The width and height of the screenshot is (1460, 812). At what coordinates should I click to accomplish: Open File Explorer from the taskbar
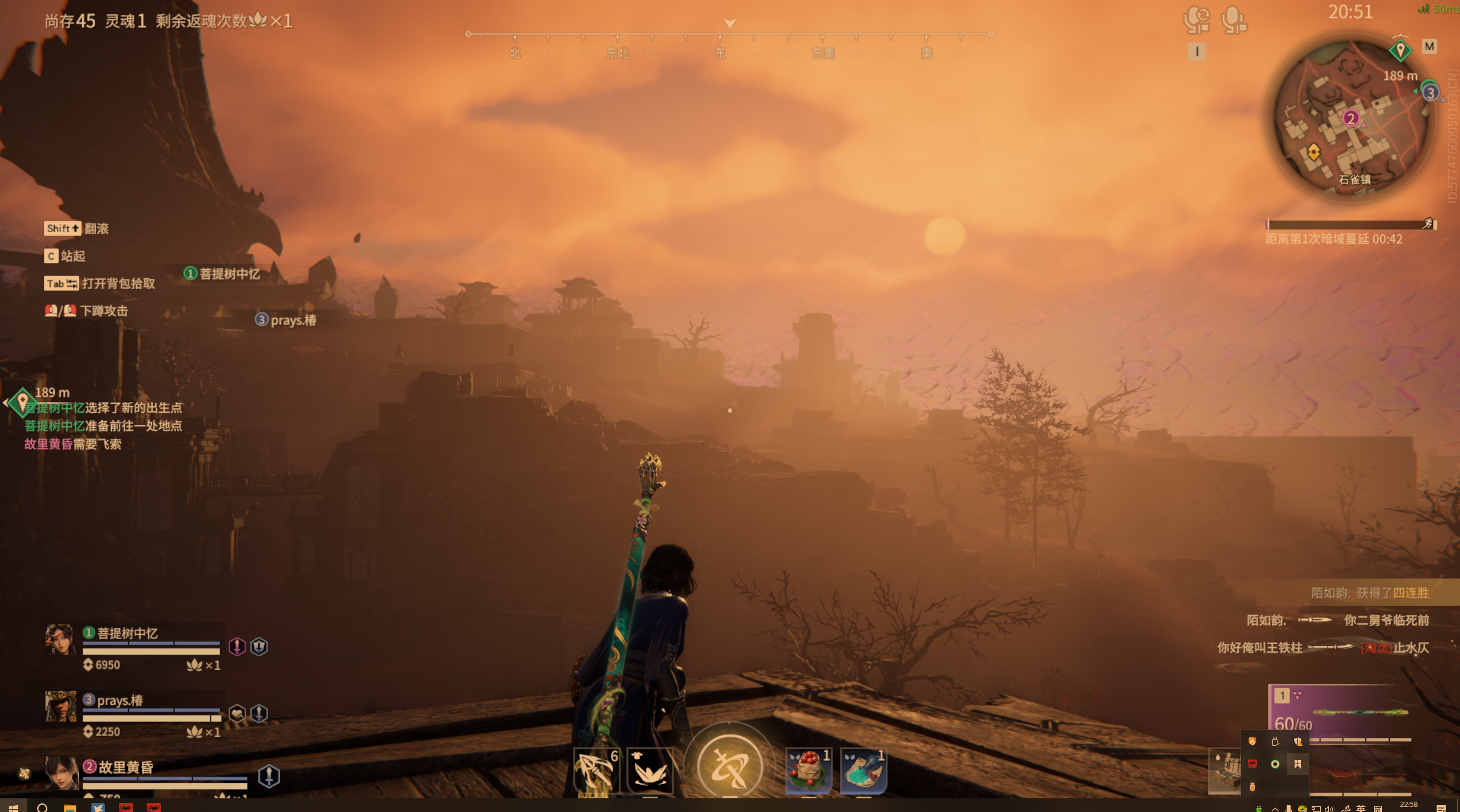[70, 807]
